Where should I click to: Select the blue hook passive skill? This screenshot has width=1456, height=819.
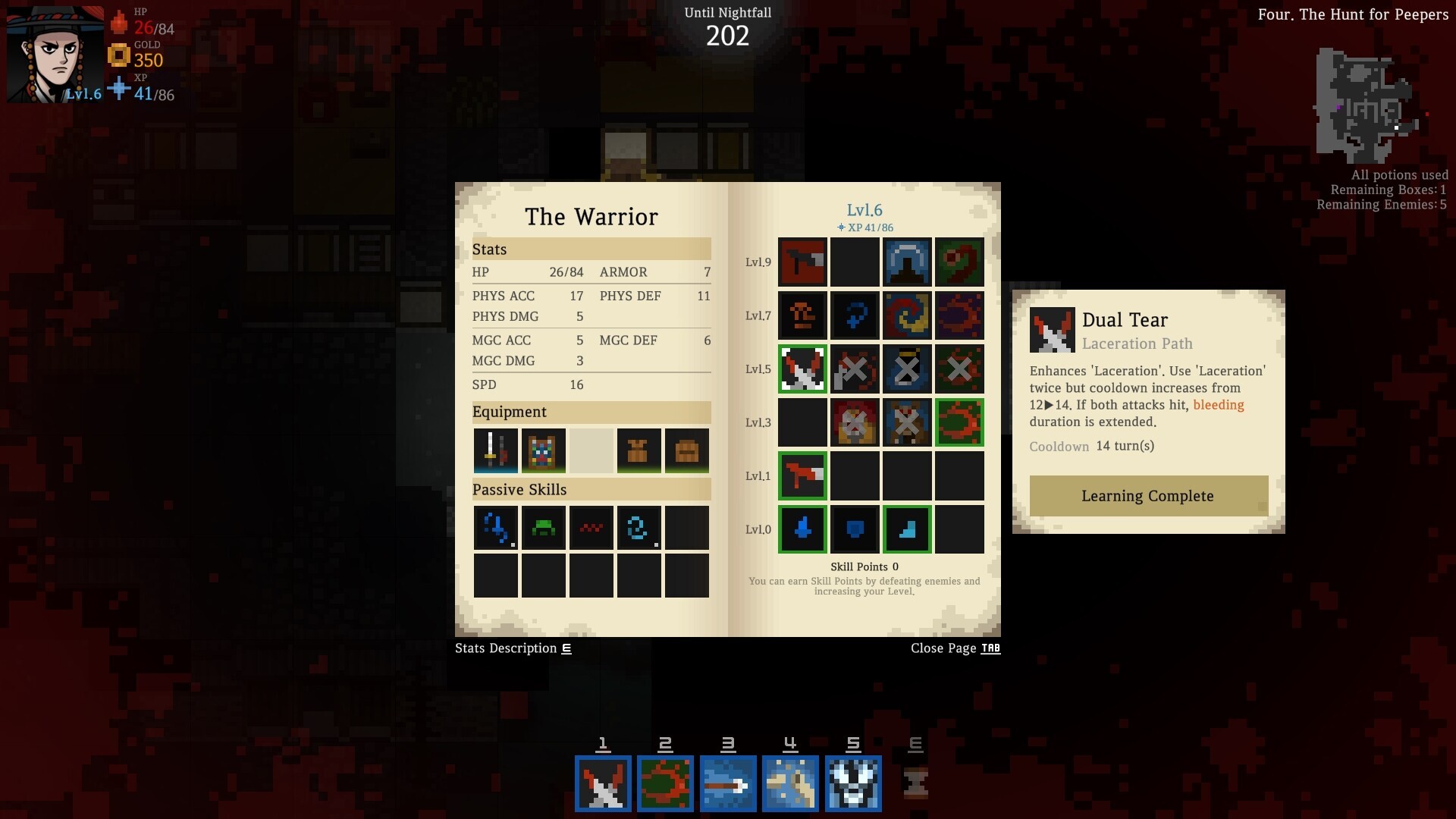tap(495, 528)
